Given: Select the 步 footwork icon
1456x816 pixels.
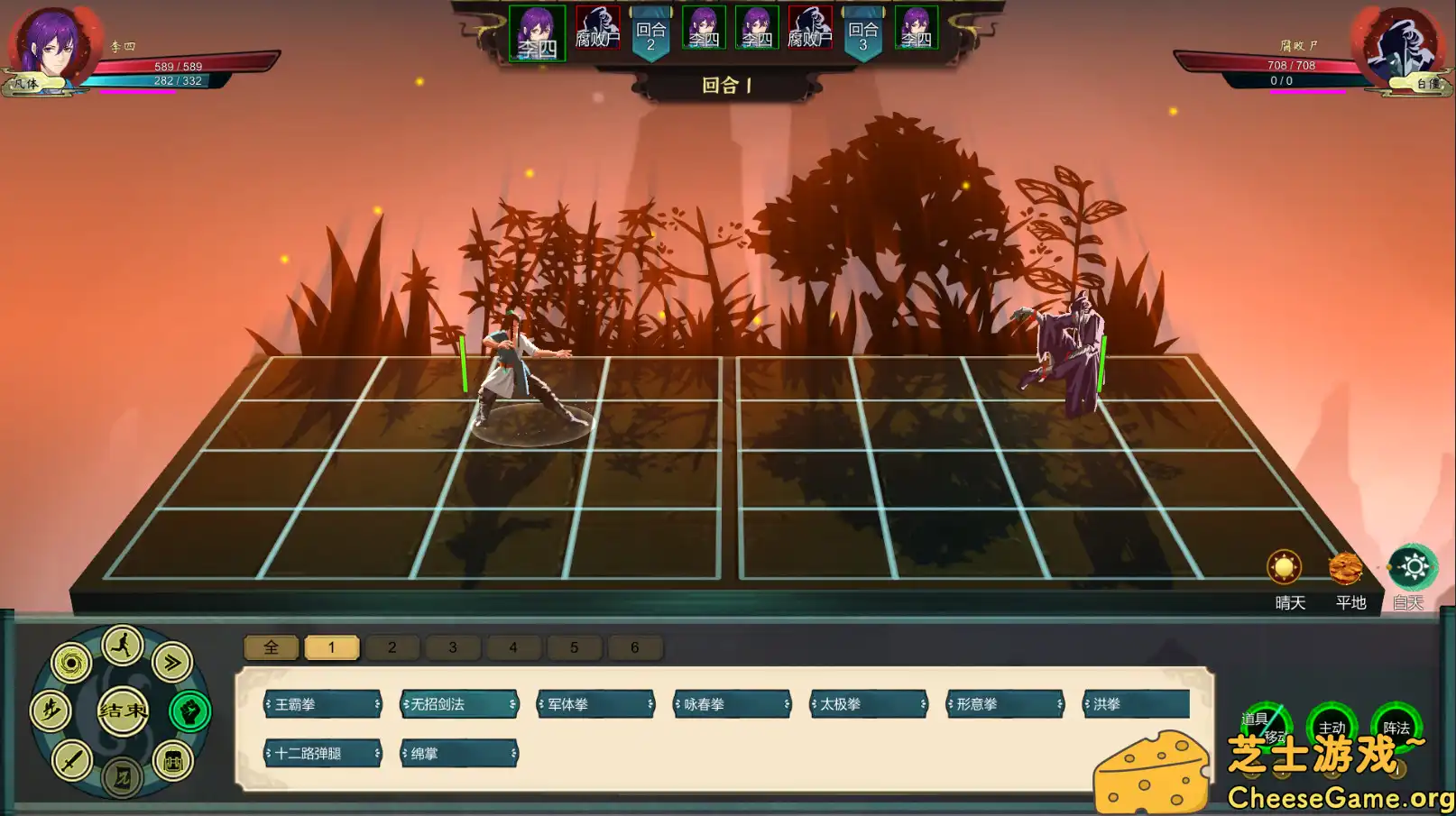Looking at the screenshot, I should coord(51,711).
